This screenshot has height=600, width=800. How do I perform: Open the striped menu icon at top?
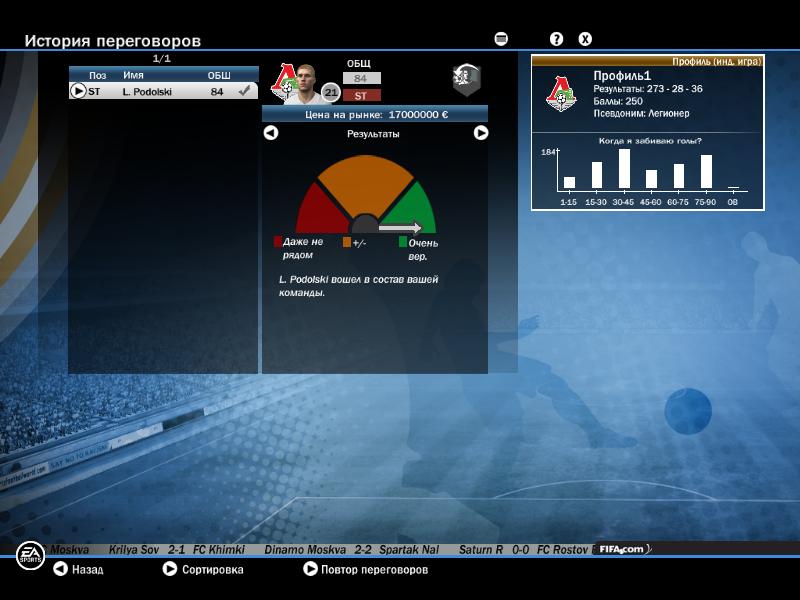tap(501, 39)
